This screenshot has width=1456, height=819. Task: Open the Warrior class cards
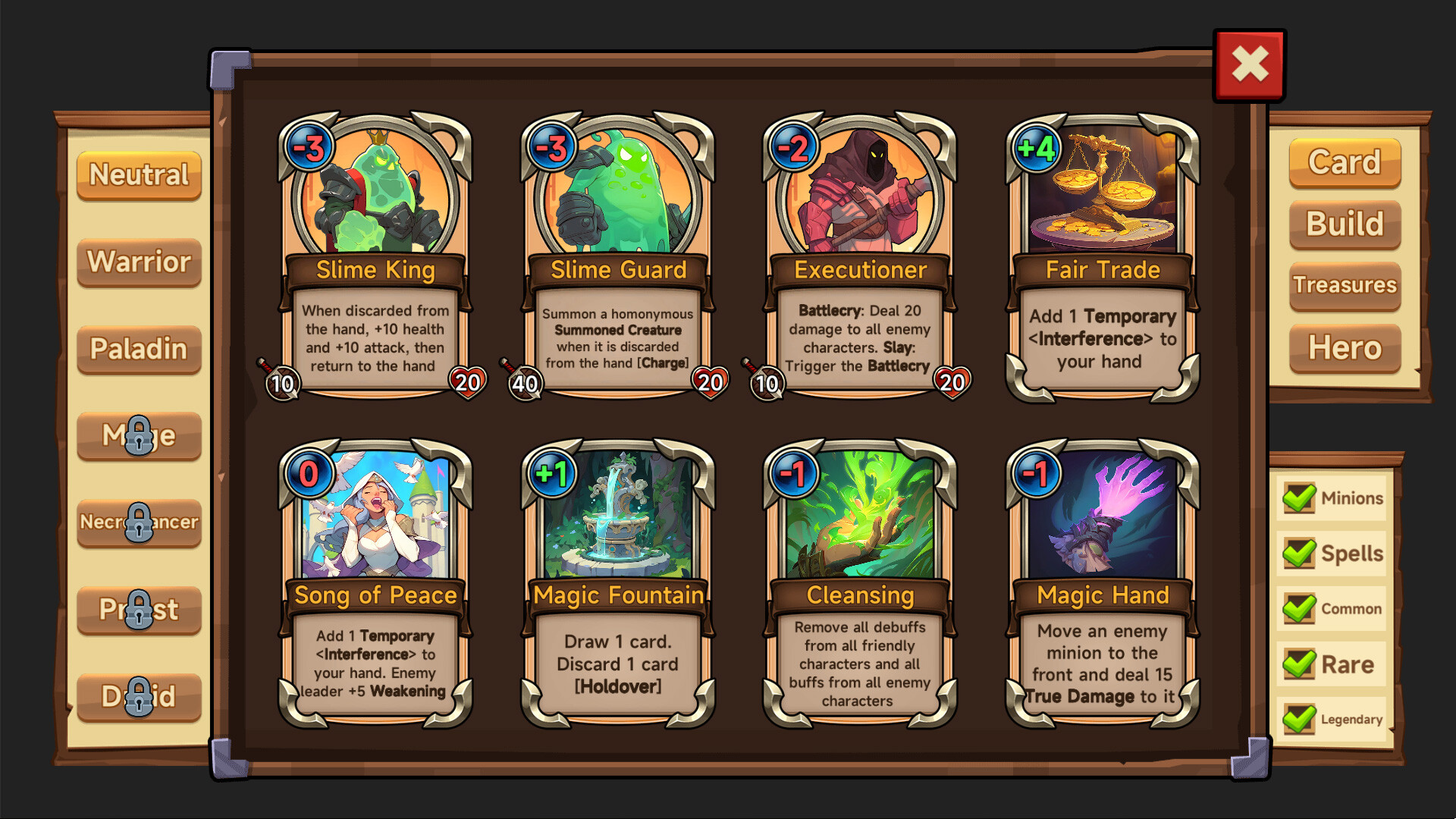(x=138, y=262)
